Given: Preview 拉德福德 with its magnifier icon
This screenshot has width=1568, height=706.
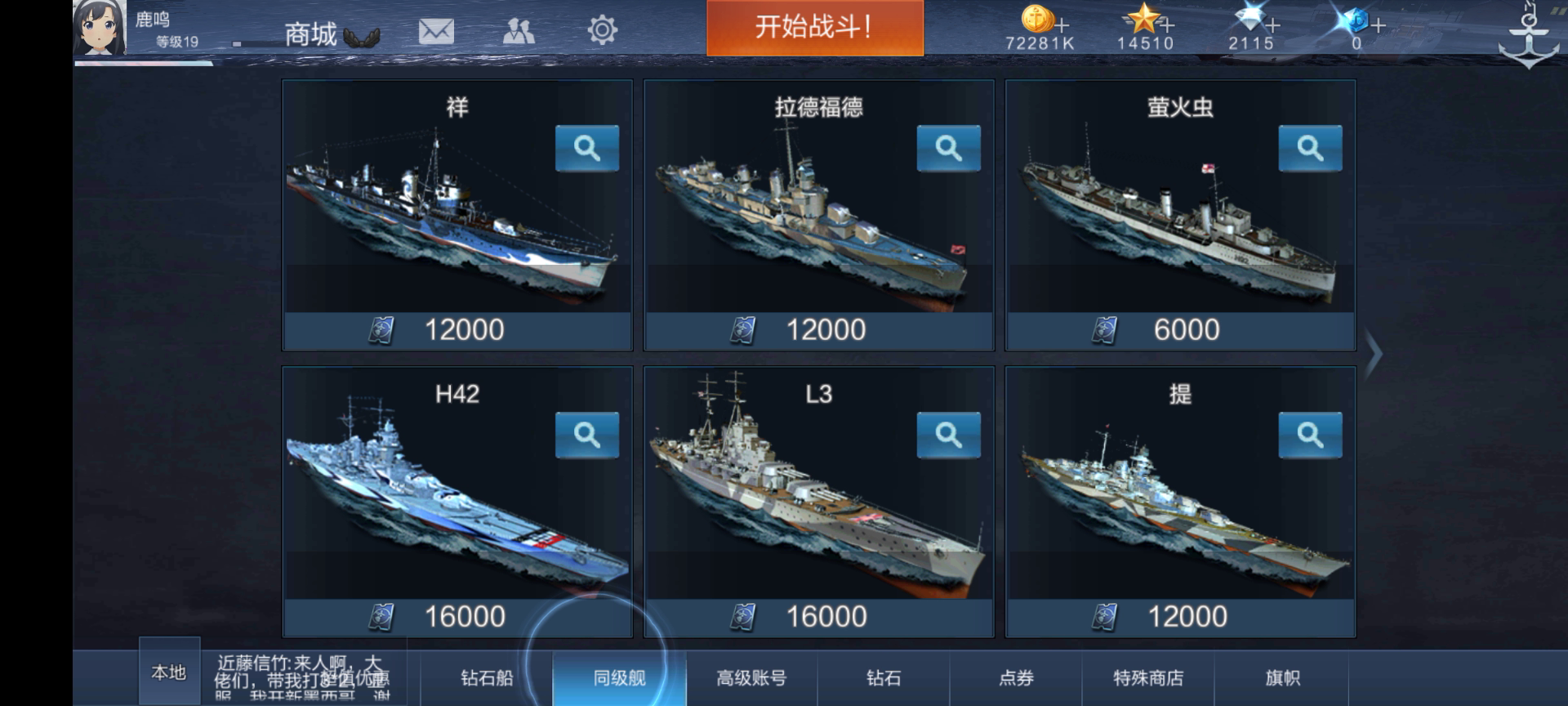Looking at the screenshot, I should coord(949,149).
